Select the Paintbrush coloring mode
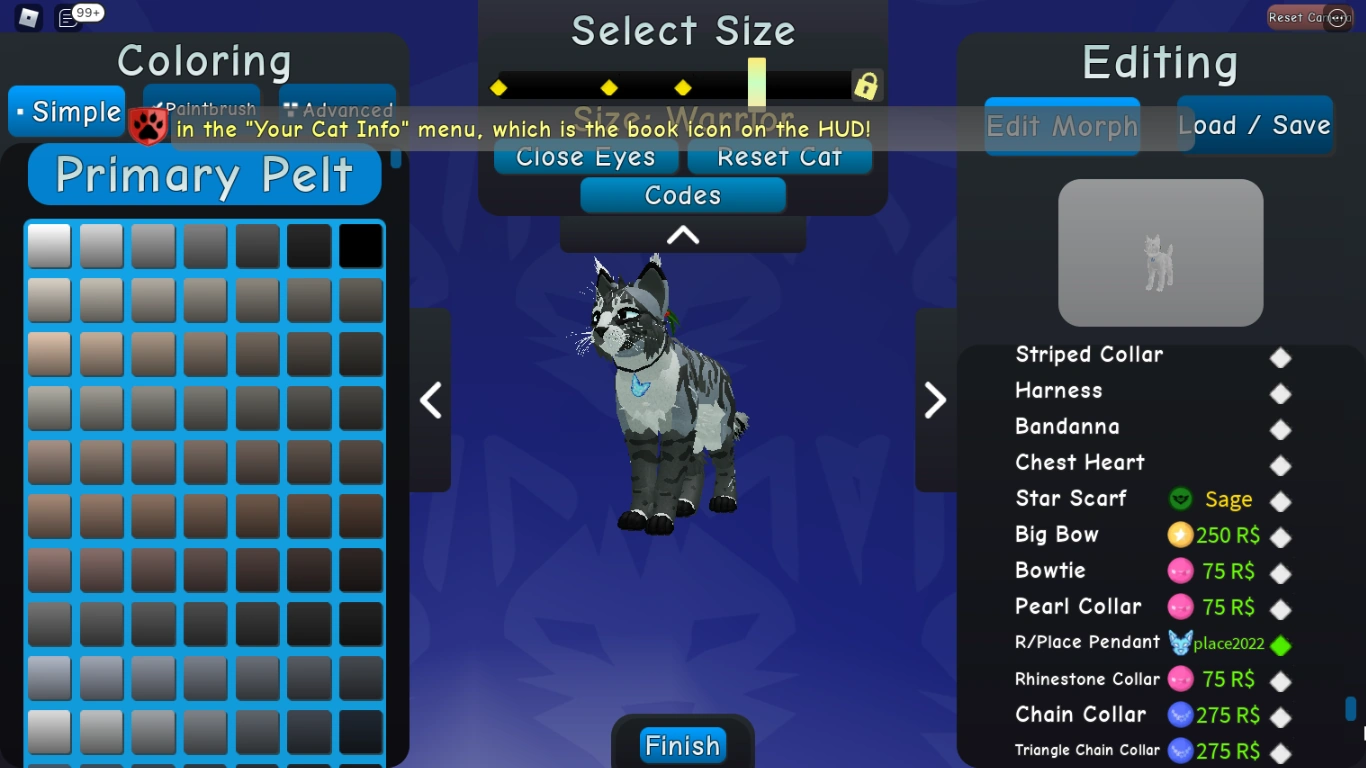 point(203,107)
